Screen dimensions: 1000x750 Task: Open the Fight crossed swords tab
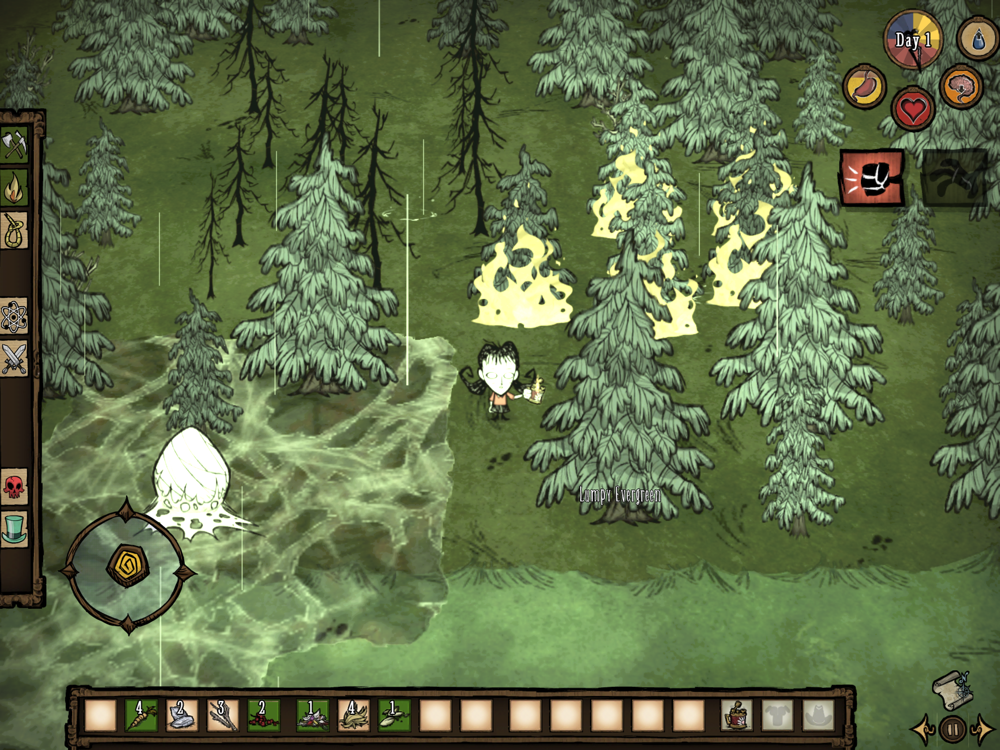click(14, 358)
